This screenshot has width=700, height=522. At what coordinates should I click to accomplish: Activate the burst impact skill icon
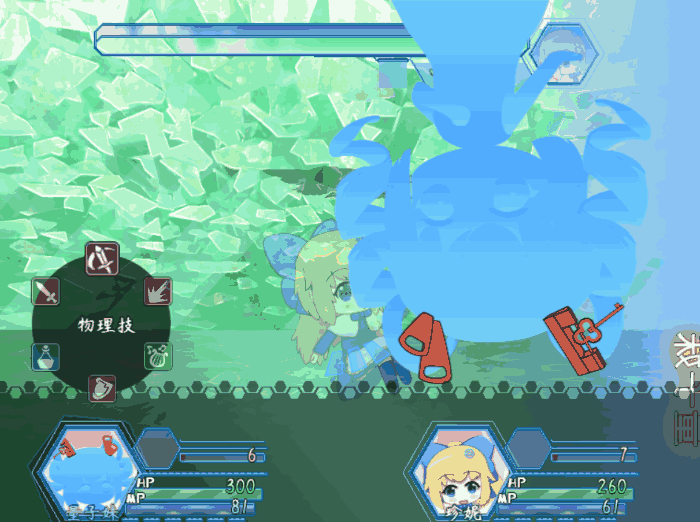coord(158,292)
